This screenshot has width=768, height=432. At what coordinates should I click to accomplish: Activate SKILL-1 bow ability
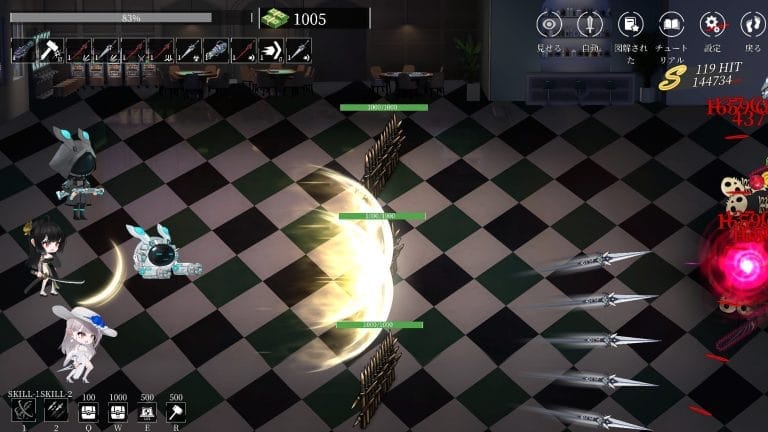pyautogui.click(x=24, y=412)
